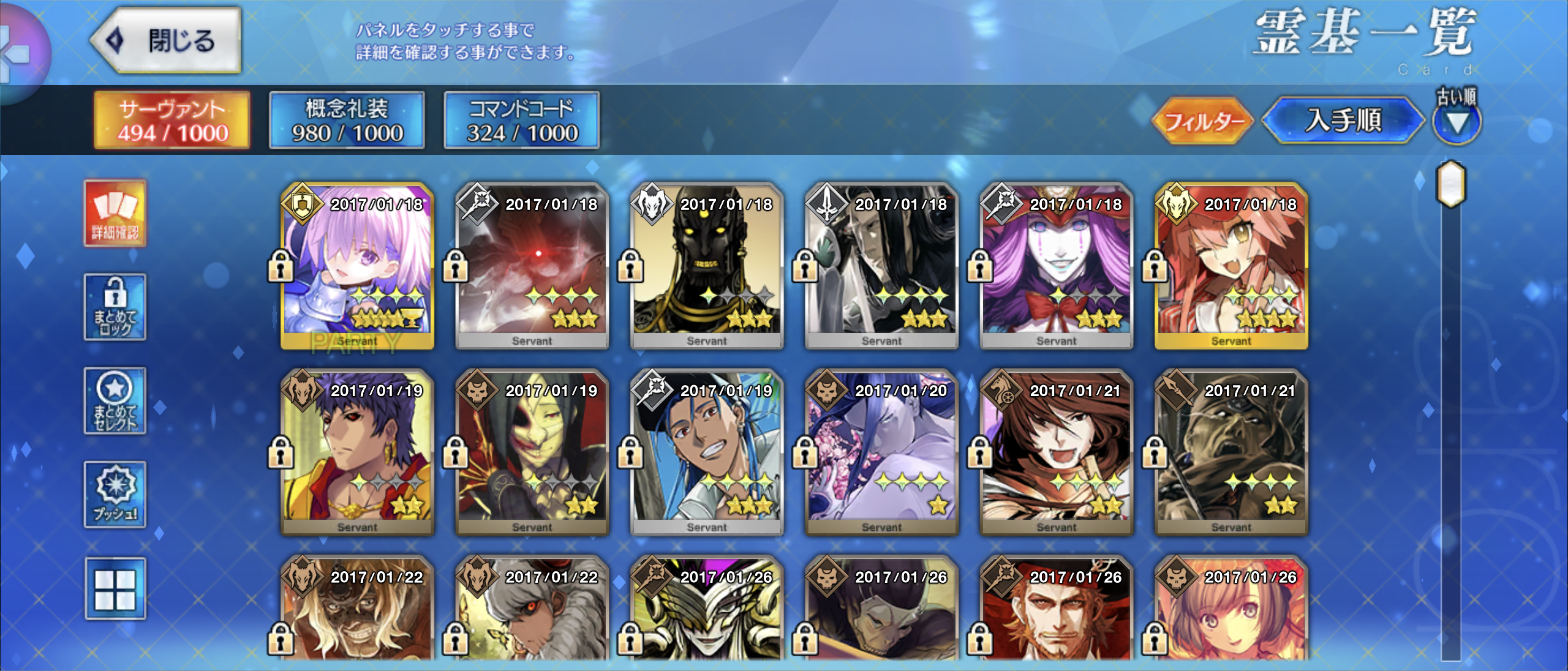
Task: Click the 詳細確認 detail check button
Action: pyautogui.click(x=115, y=214)
